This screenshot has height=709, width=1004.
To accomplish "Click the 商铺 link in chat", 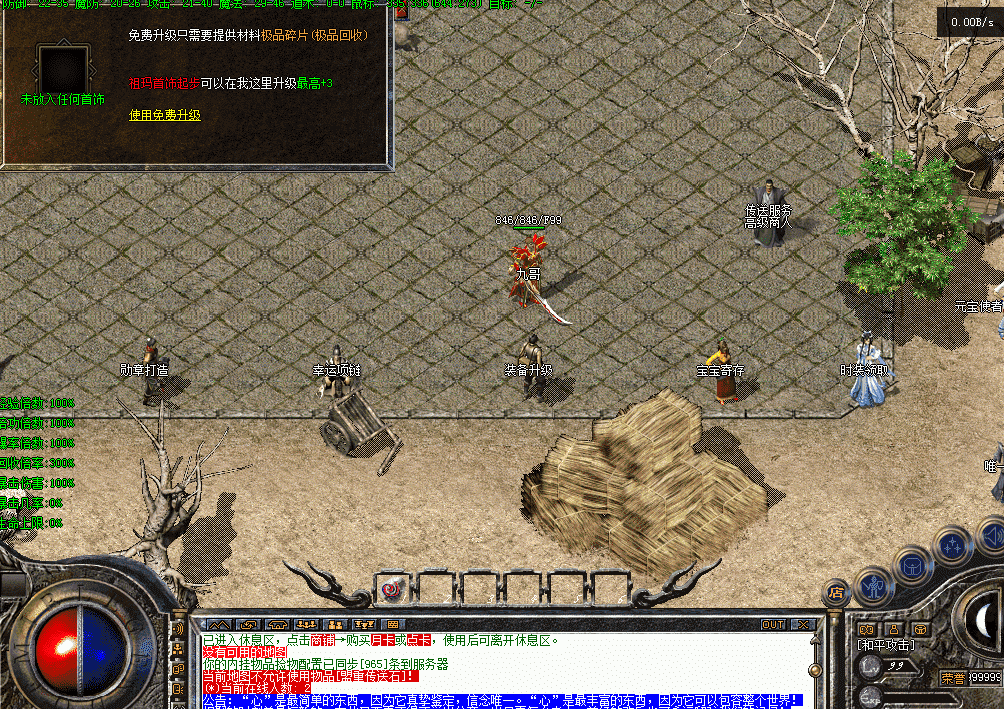I will pyautogui.click(x=321, y=640).
